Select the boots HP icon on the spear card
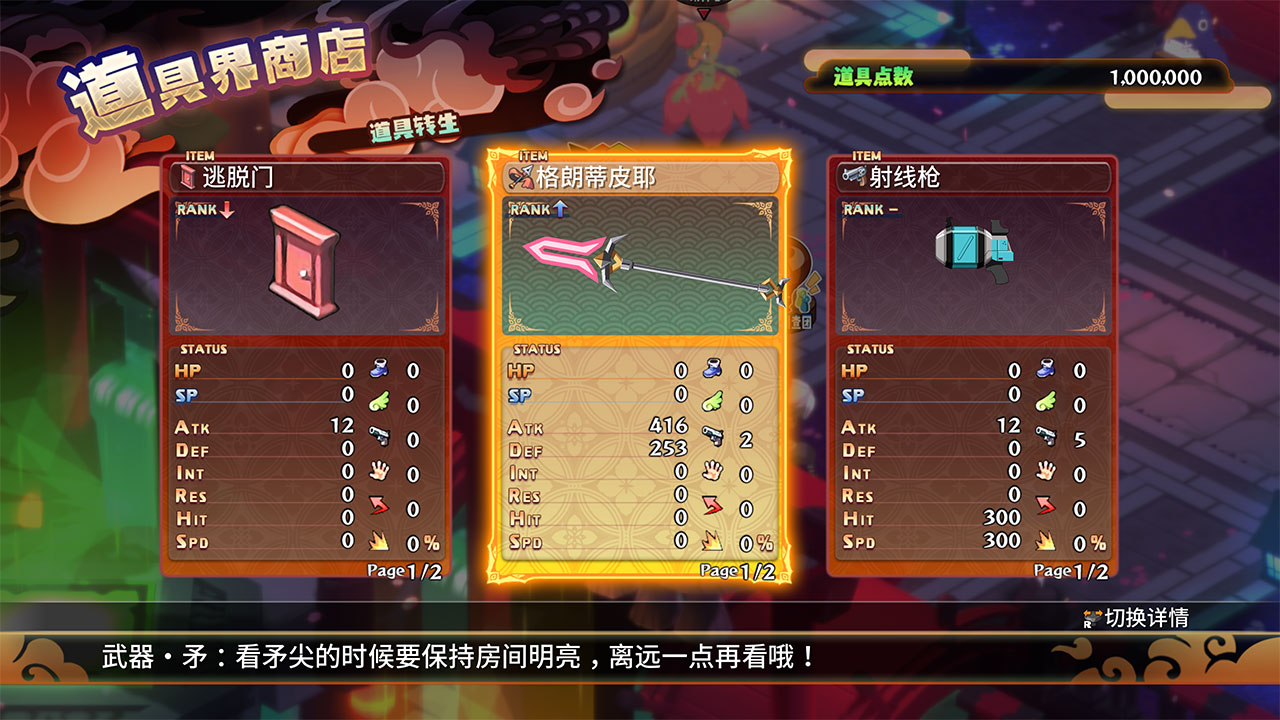1280x720 pixels. pos(712,372)
